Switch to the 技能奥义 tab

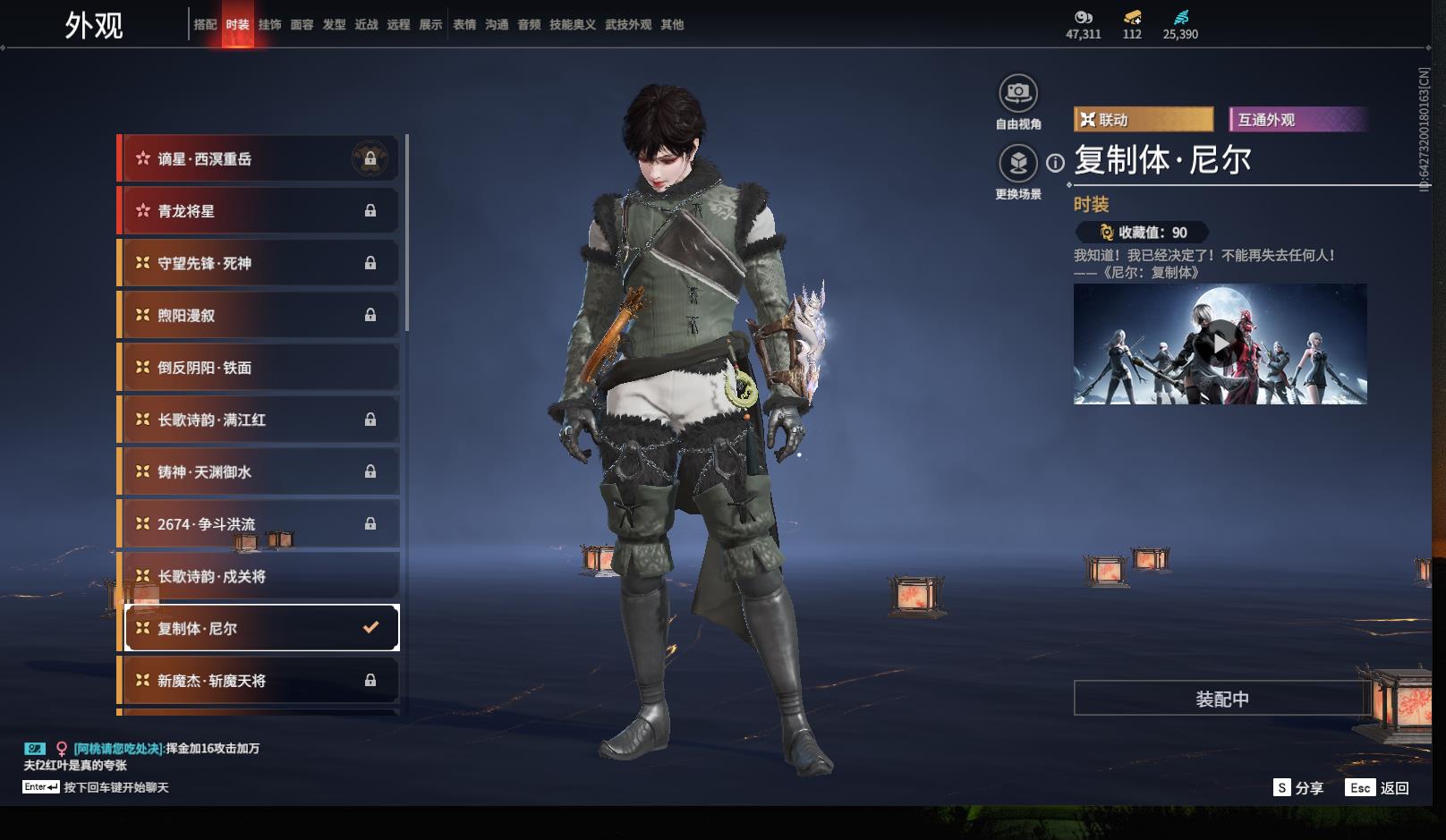pos(572,25)
